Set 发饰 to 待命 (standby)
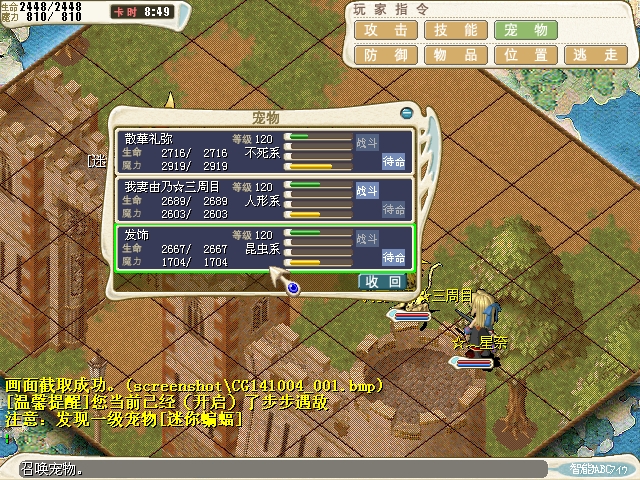 click(394, 258)
